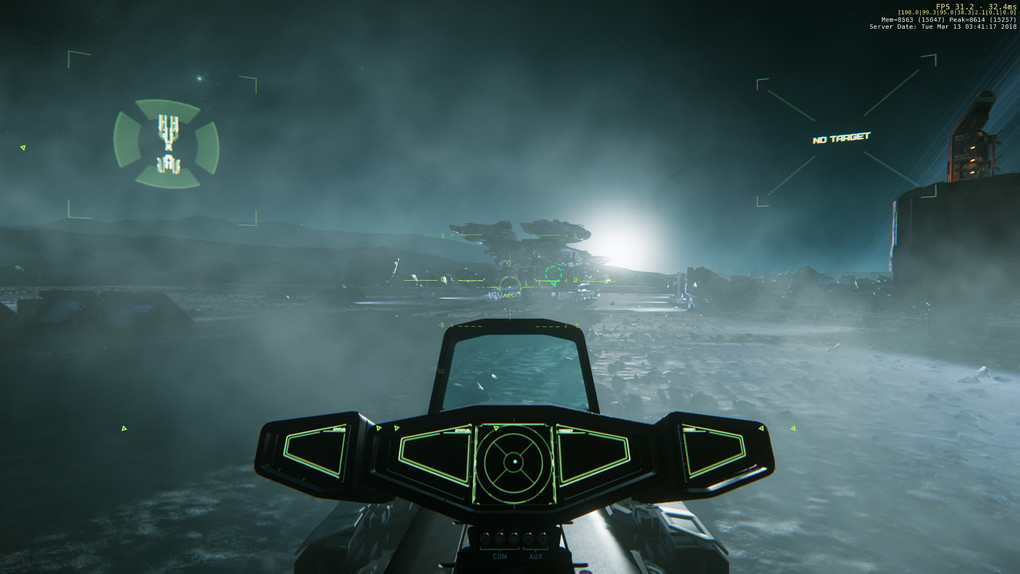Click the ship shield status display
The height and width of the screenshot is (574, 1020).
point(166,144)
